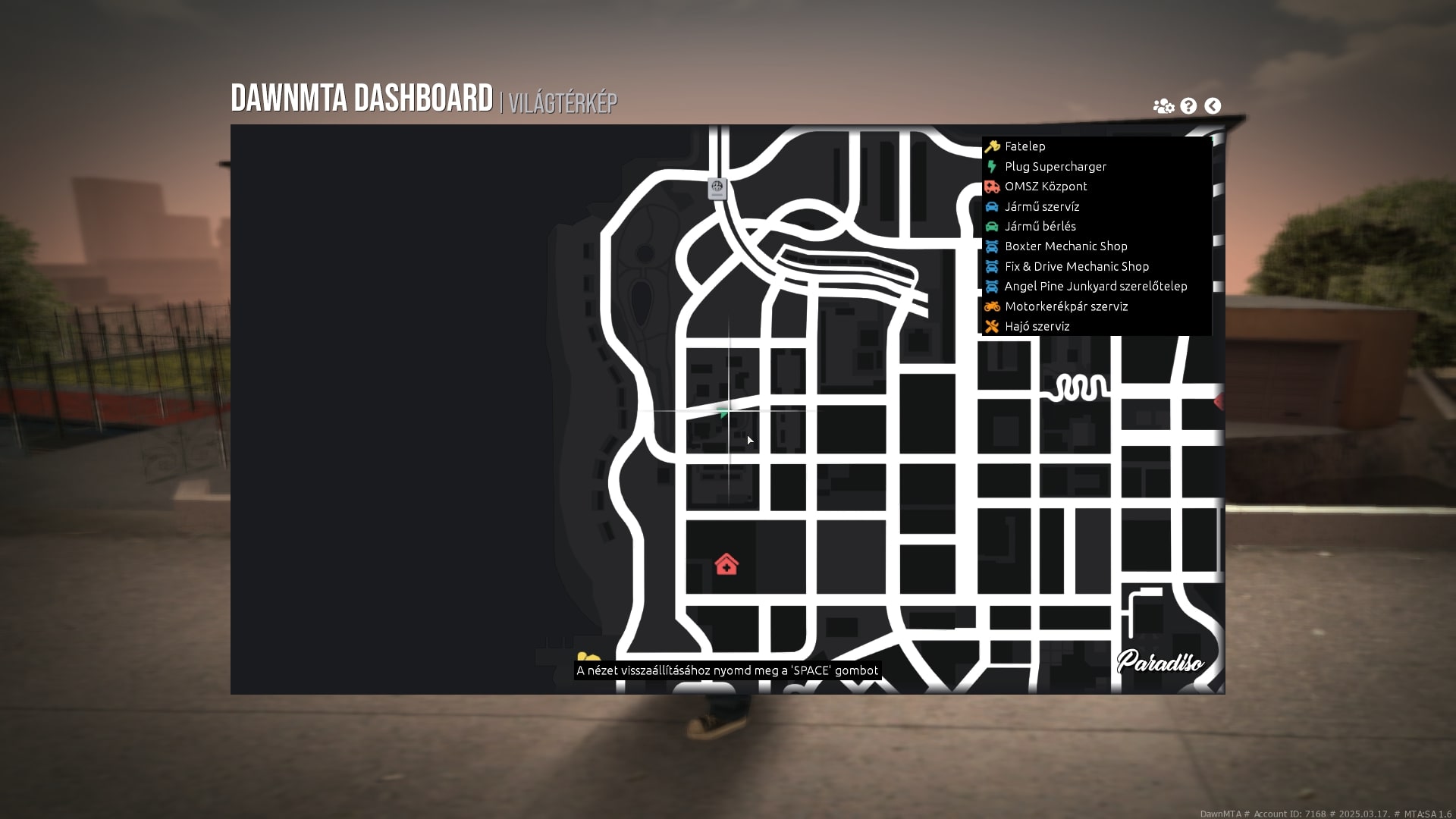Screen dimensions: 1456x819
Task: Click the red hospital marker on the map
Action: [726, 565]
